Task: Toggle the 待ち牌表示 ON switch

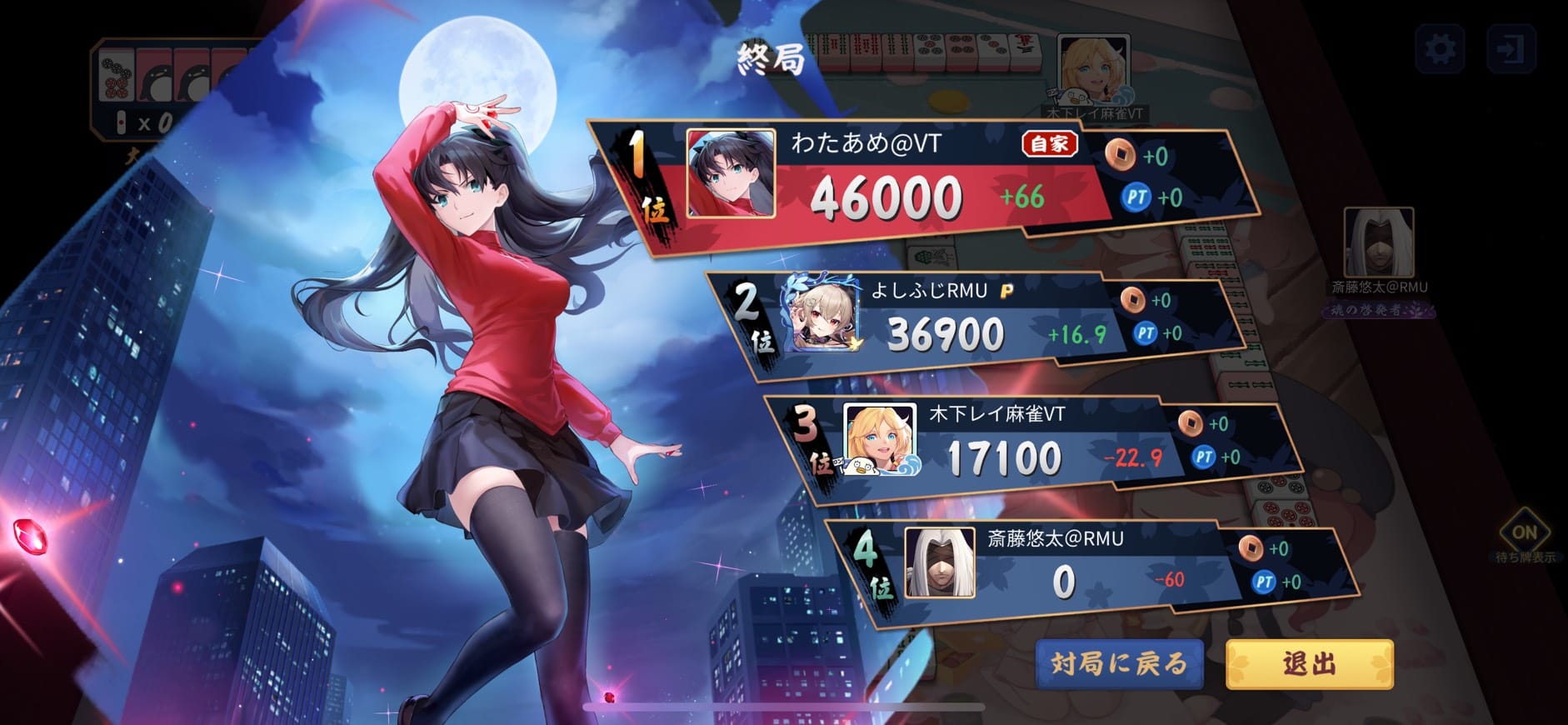Action: (1524, 532)
